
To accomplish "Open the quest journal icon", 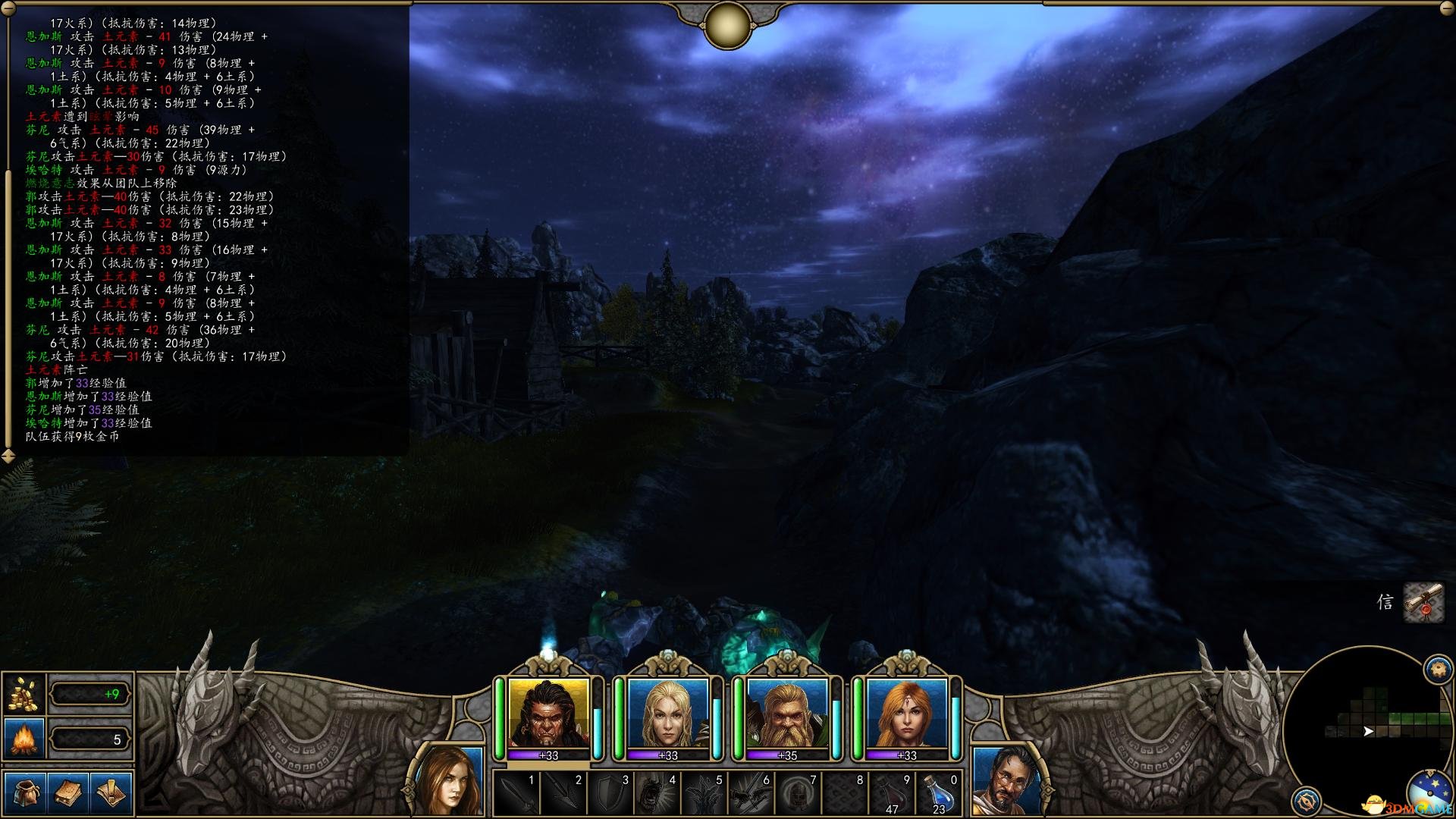I will 111,792.
